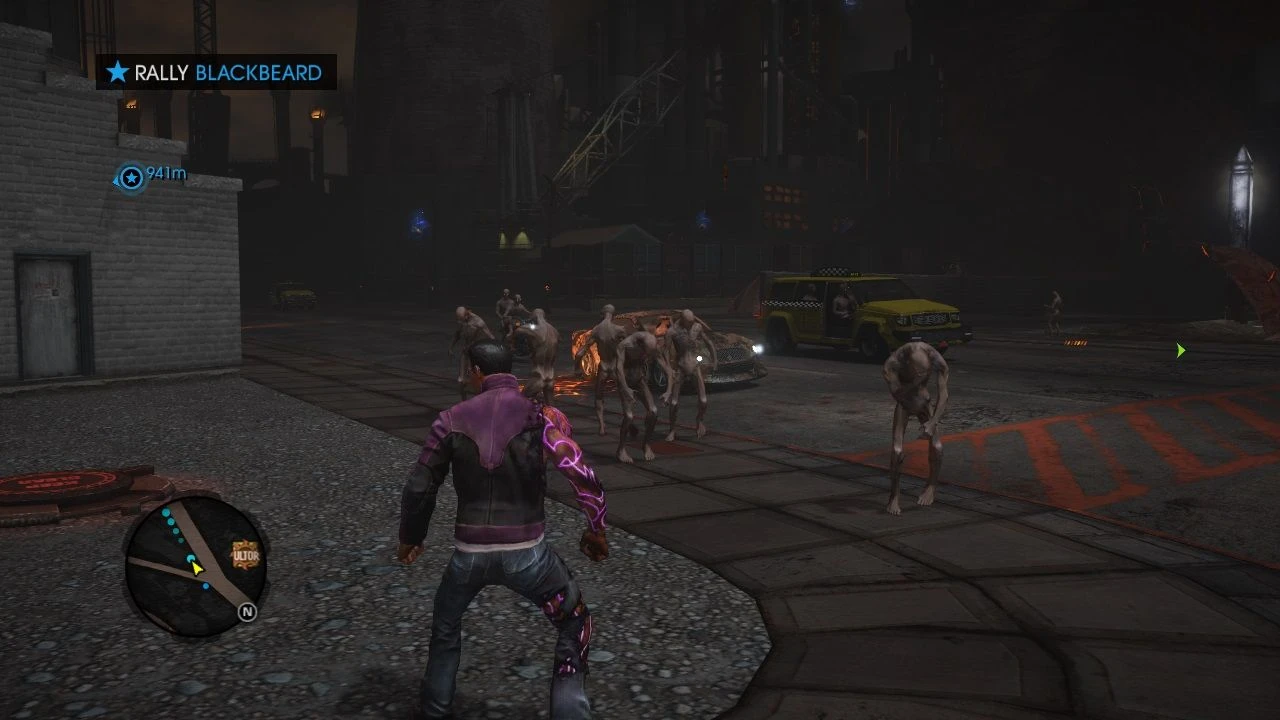The width and height of the screenshot is (1280, 720).
Task: Click the blue dot below the player arrow
Action: pos(205,585)
